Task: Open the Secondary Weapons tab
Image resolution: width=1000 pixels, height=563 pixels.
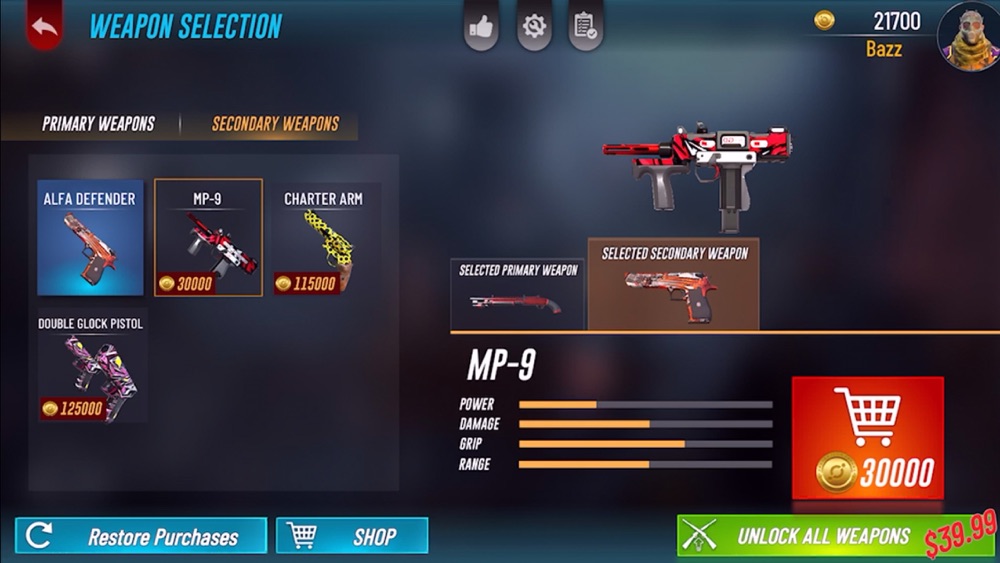Action: [x=275, y=124]
